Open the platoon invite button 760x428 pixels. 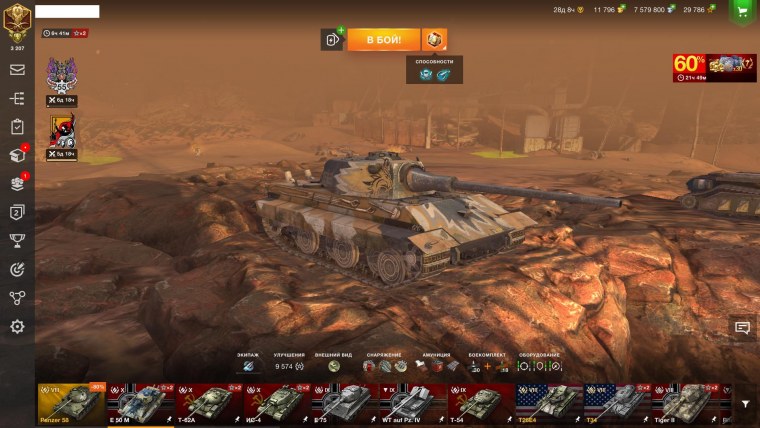coord(332,39)
